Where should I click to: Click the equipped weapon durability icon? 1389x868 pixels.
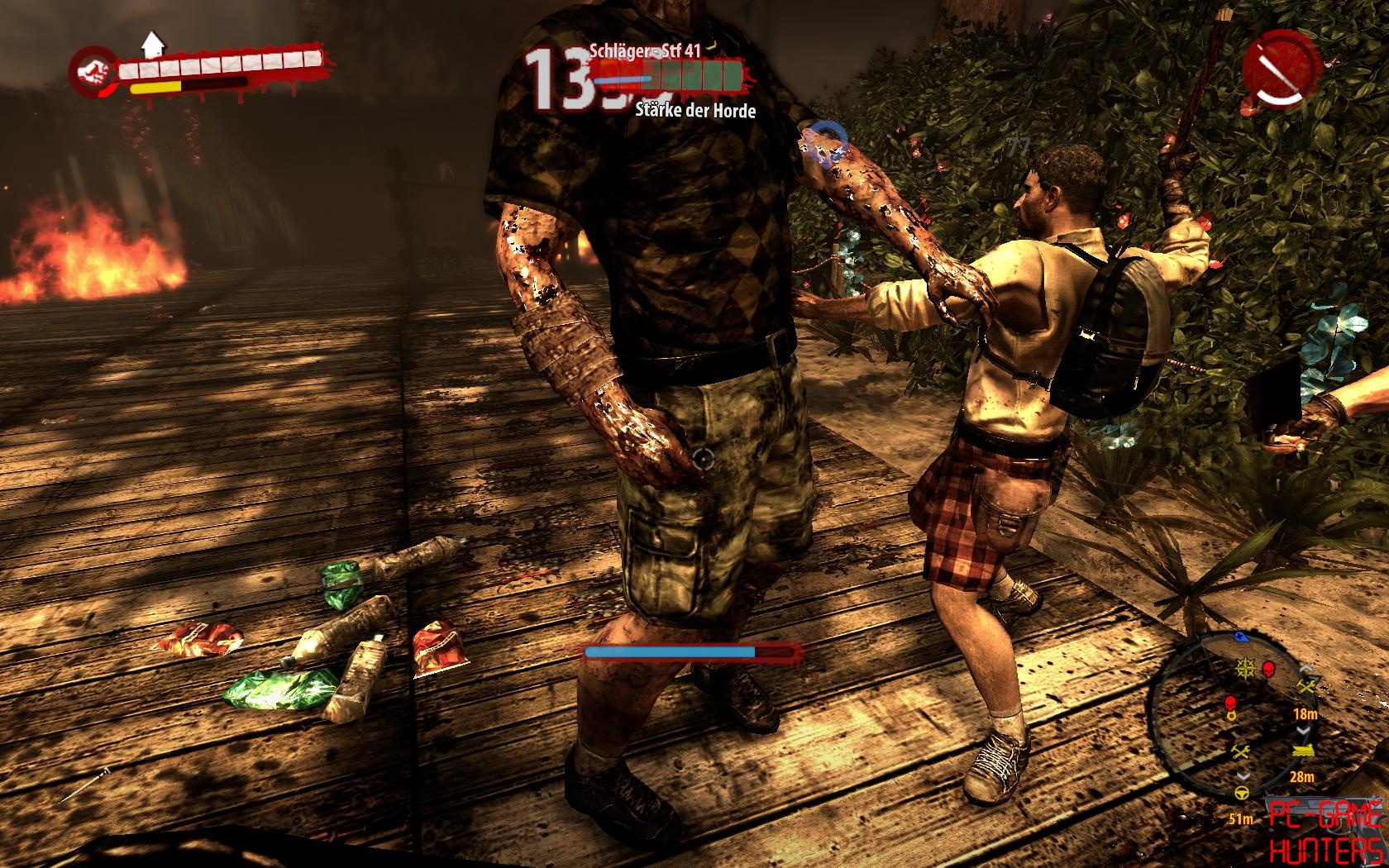[x=1280, y=69]
